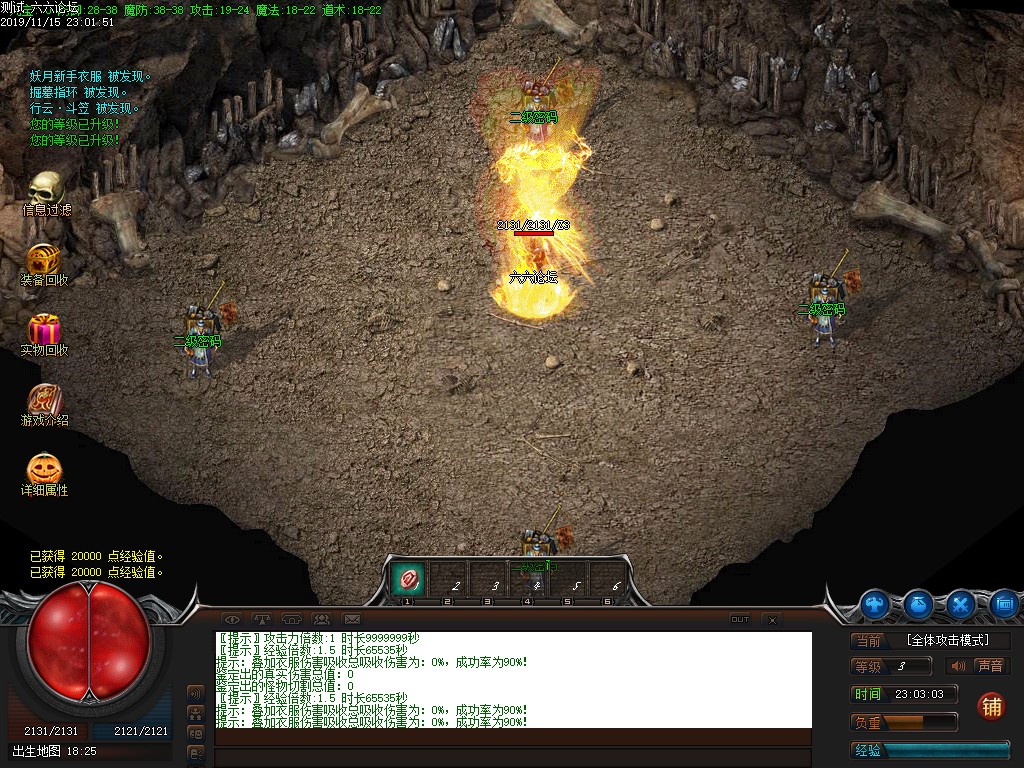1024x768 pixels.
Task: Open the mail envelope icon
Action: tap(352, 619)
